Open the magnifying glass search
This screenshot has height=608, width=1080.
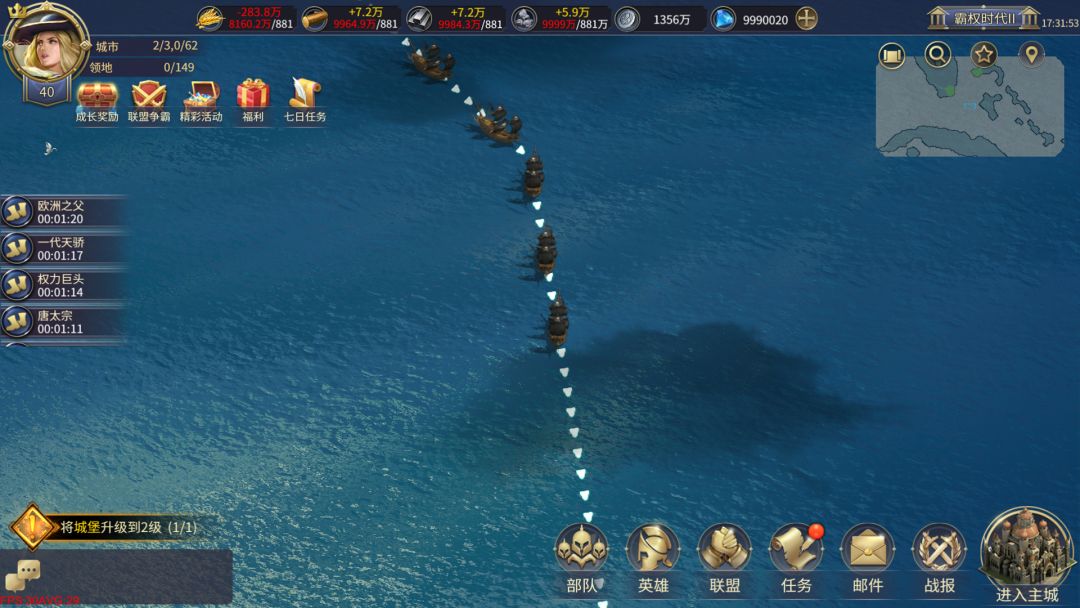coord(937,55)
